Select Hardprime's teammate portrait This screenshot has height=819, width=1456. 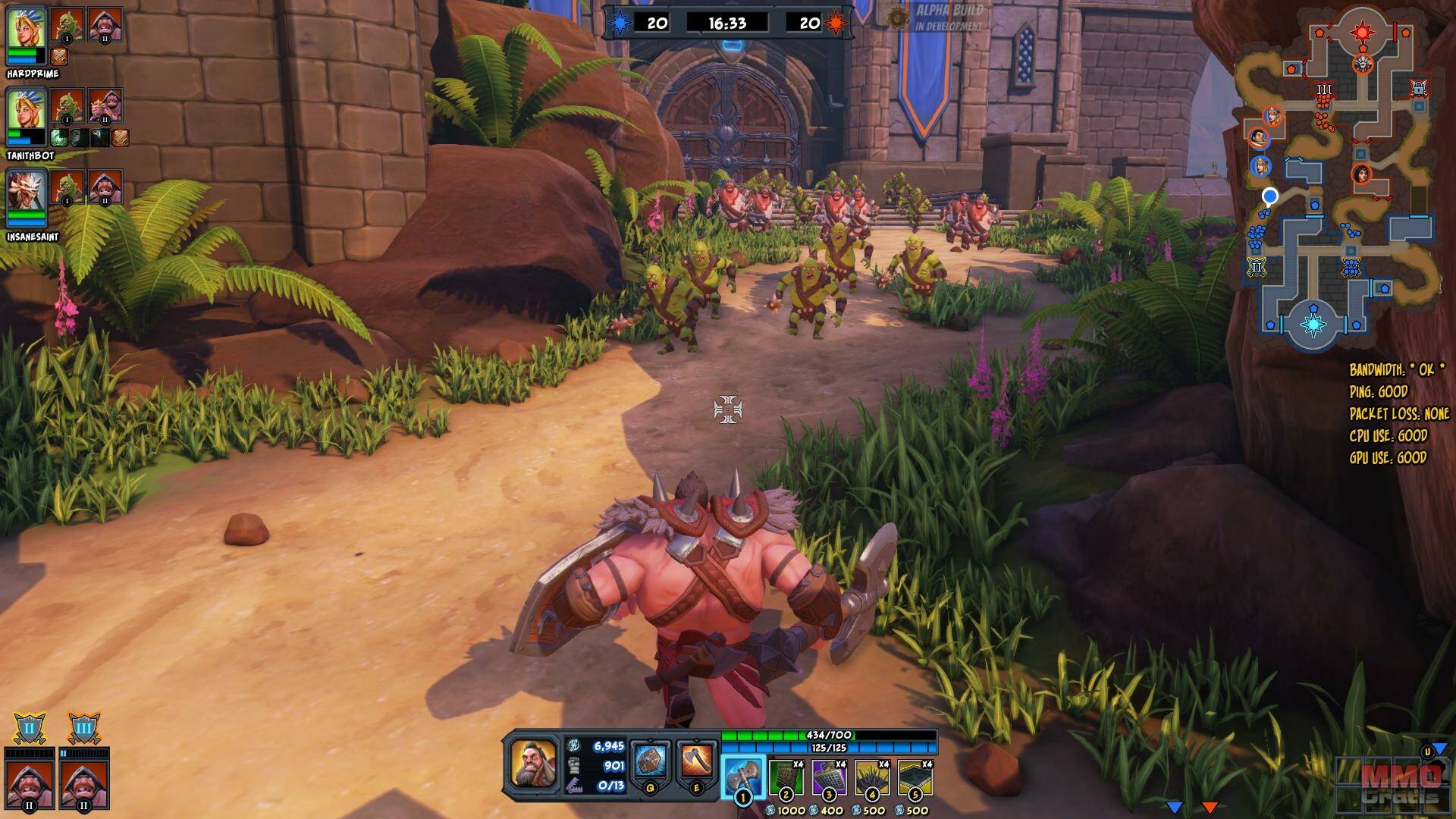27,27
